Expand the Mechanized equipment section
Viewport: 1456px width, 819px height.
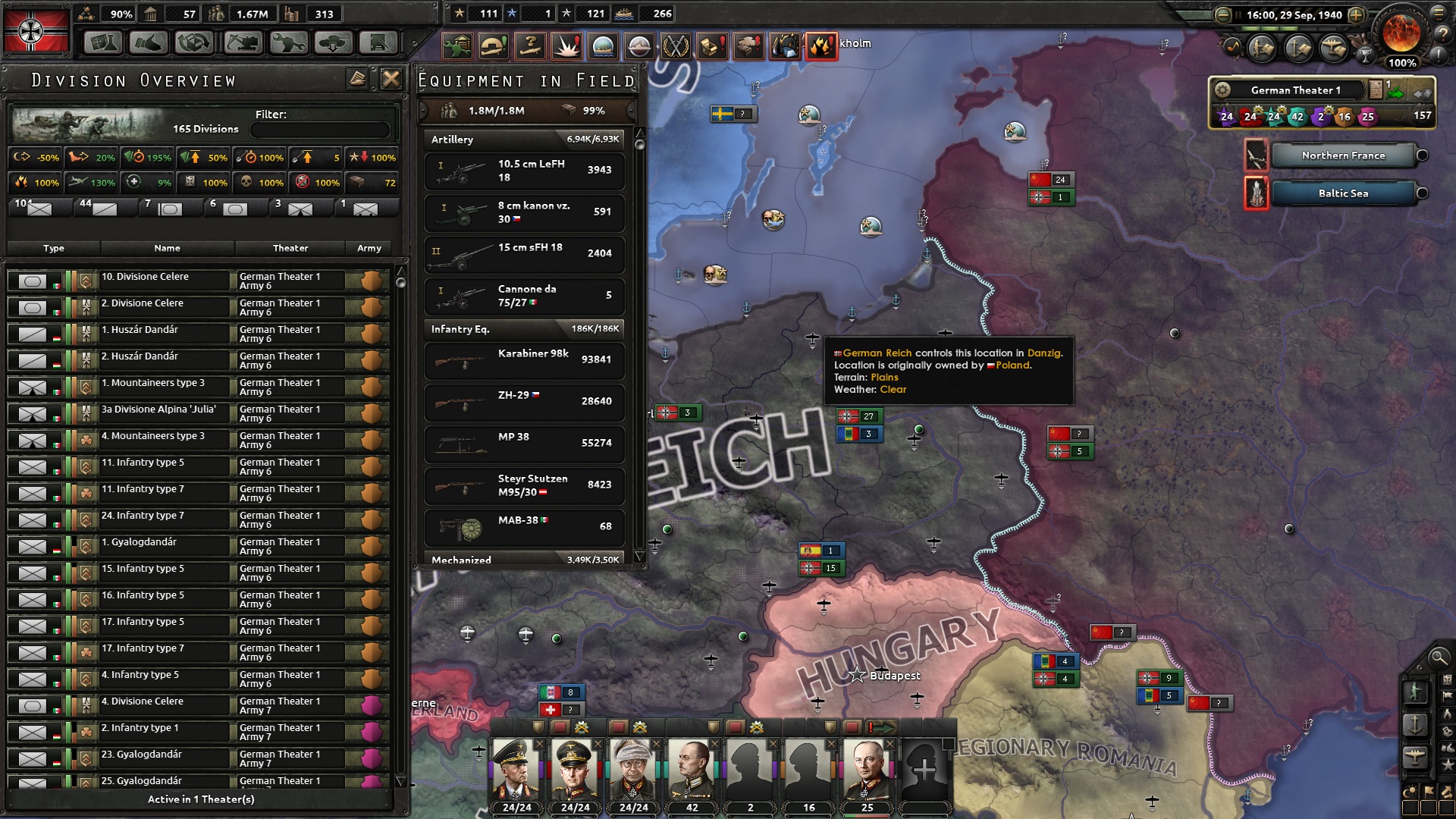point(523,560)
